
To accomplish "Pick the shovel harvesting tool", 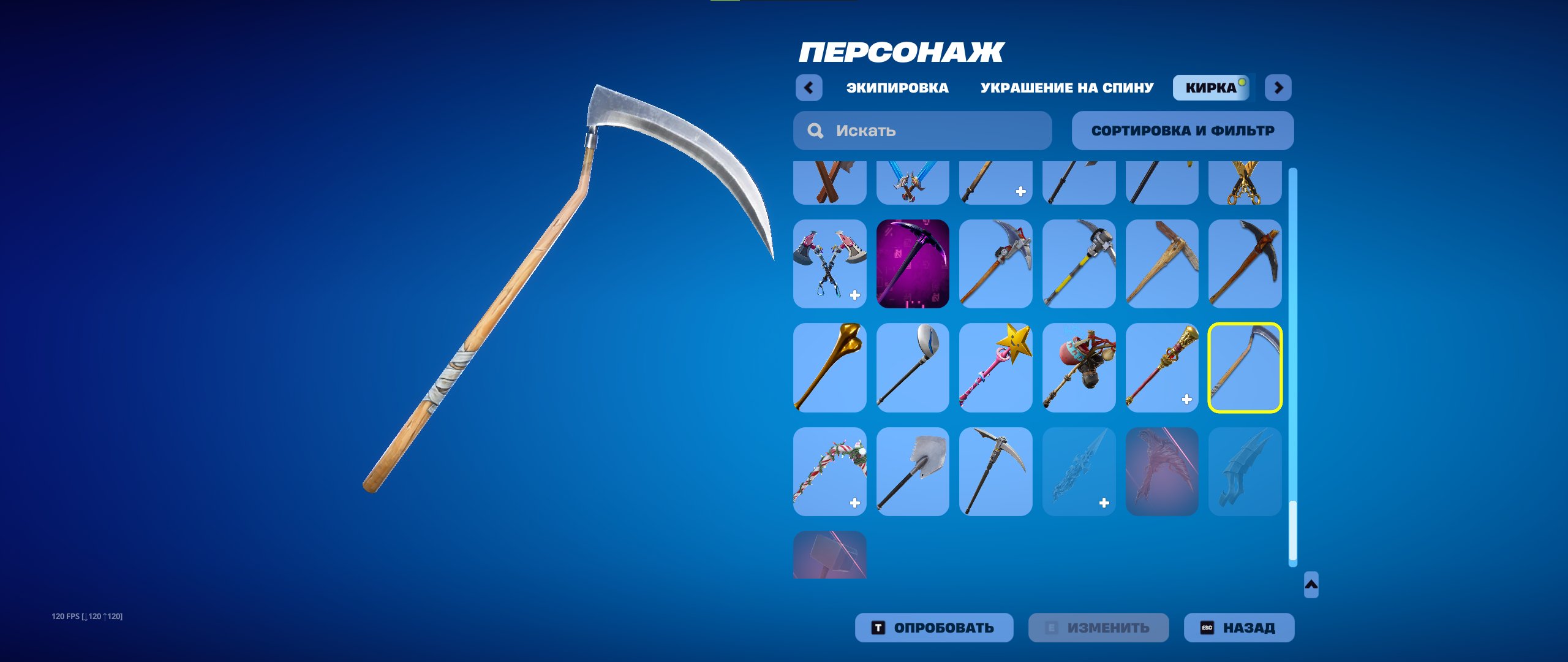I will (x=913, y=471).
